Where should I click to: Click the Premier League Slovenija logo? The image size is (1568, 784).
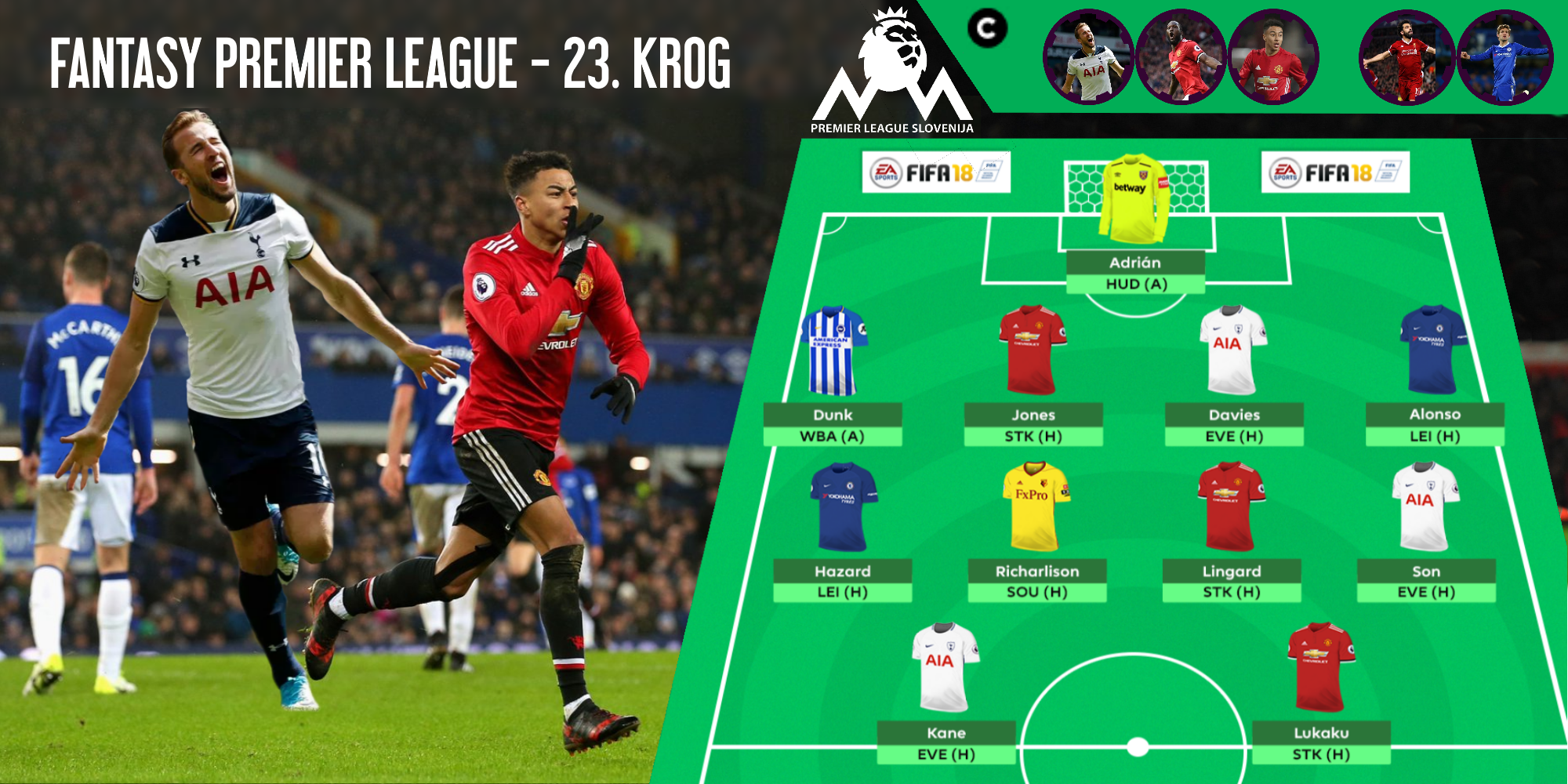(892, 74)
